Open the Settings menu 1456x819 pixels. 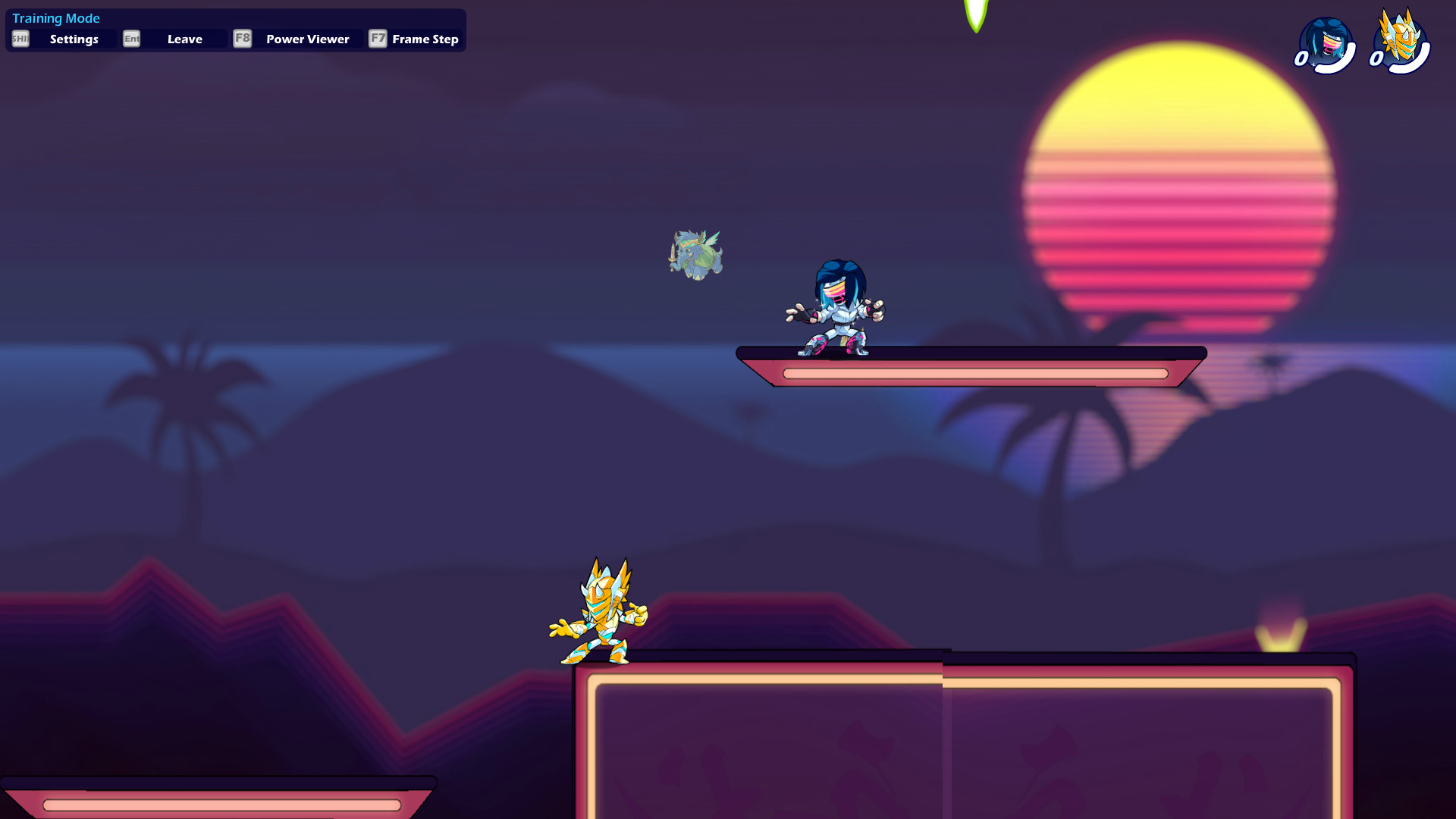[74, 39]
